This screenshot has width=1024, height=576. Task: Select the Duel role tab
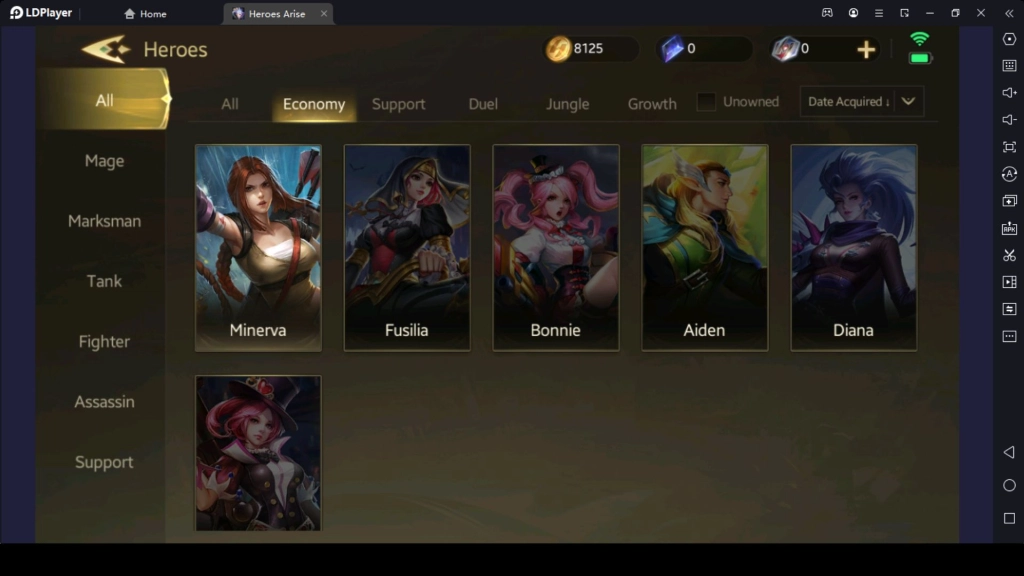pyautogui.click(x=483, y=104)
